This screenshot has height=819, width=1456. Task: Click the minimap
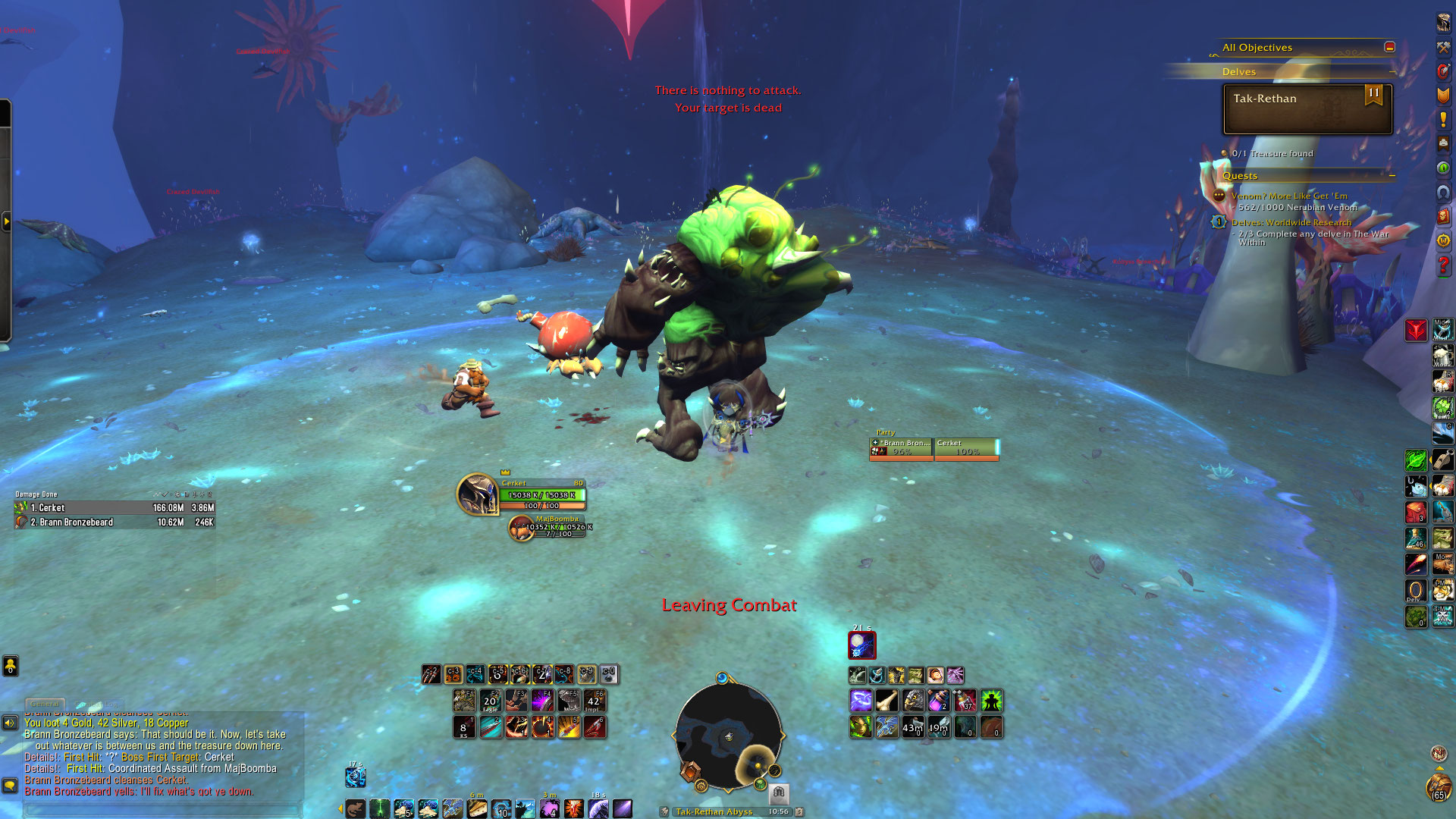coord(728,736)
